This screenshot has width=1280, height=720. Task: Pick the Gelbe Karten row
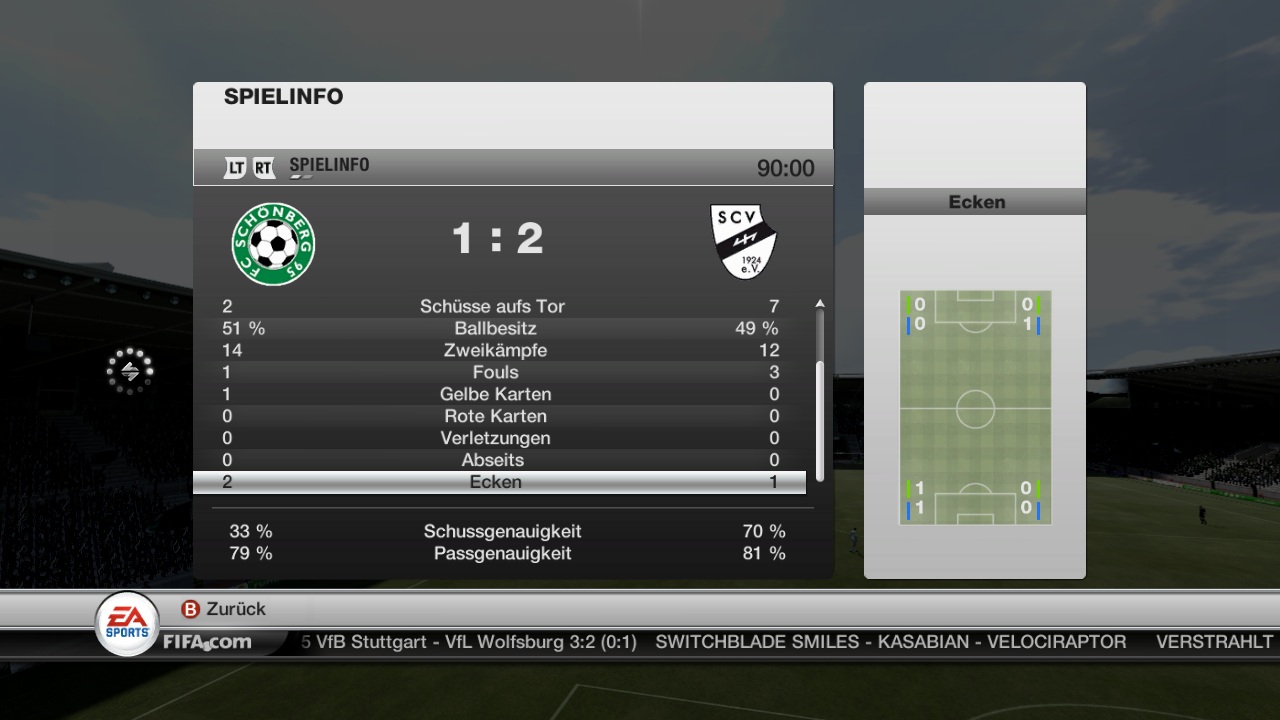[497, 394]
